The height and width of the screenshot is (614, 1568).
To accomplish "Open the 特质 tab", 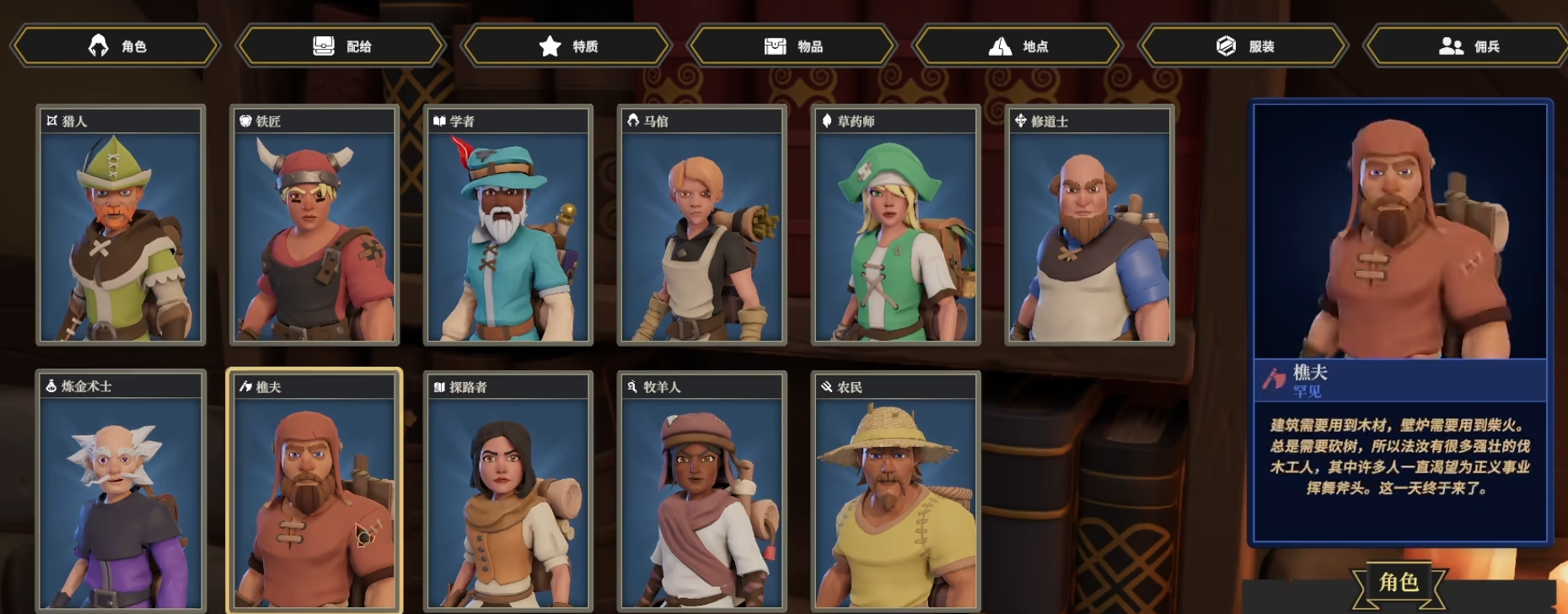I will point(567,46).
